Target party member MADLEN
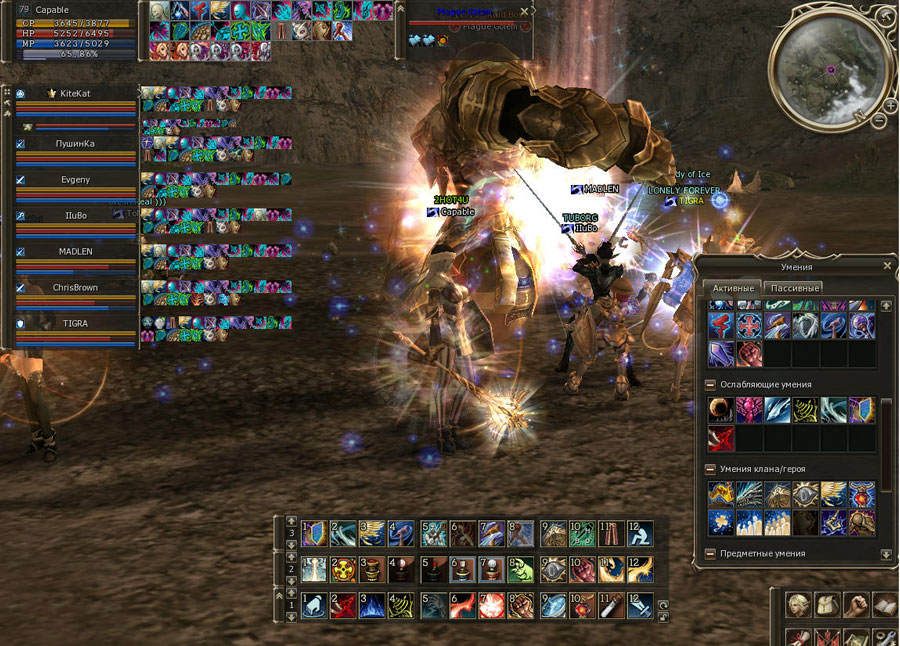The width and height of the screenshot is (900, 646). click(x=76, y=251)
